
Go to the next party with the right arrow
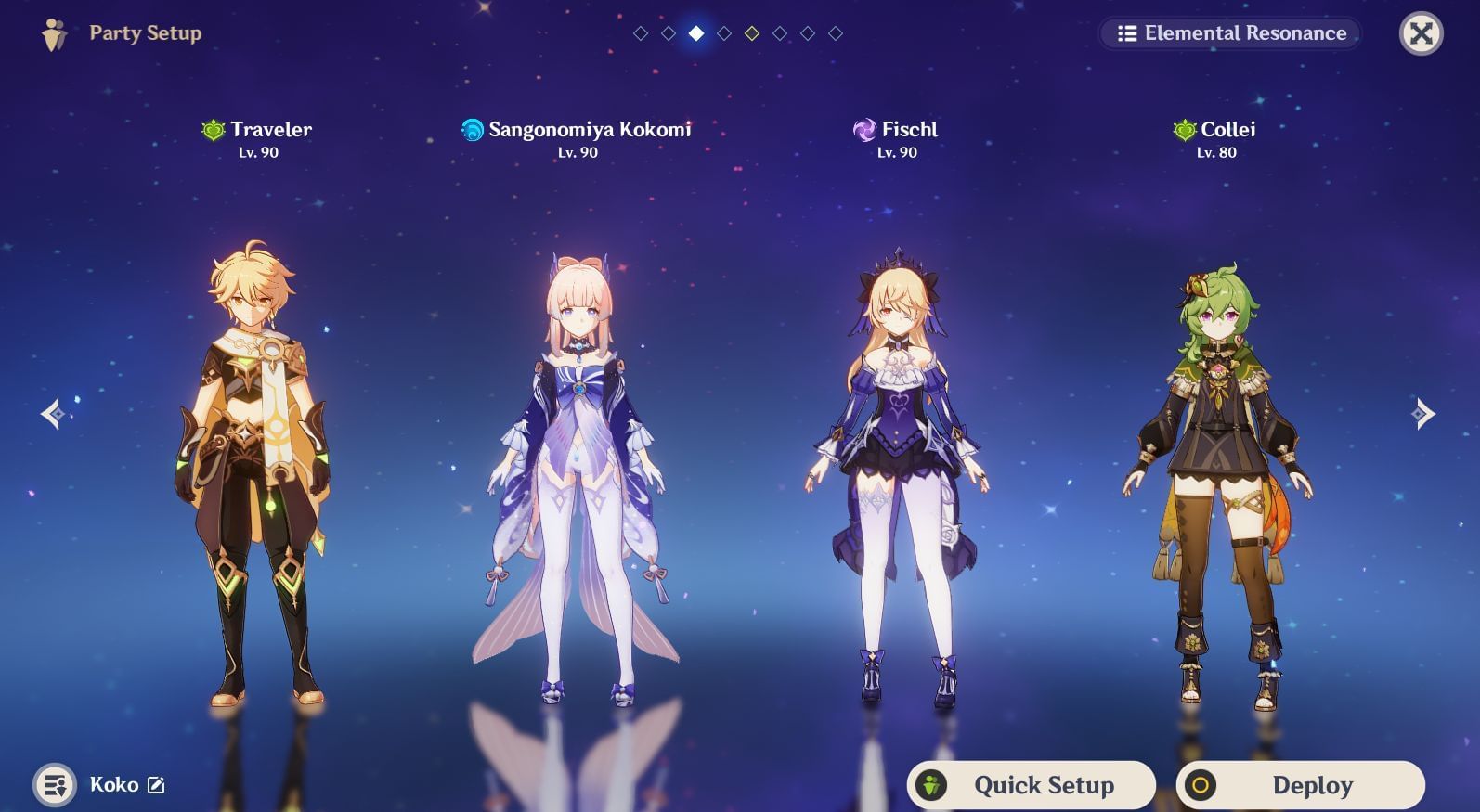(x=1422, y=414)
